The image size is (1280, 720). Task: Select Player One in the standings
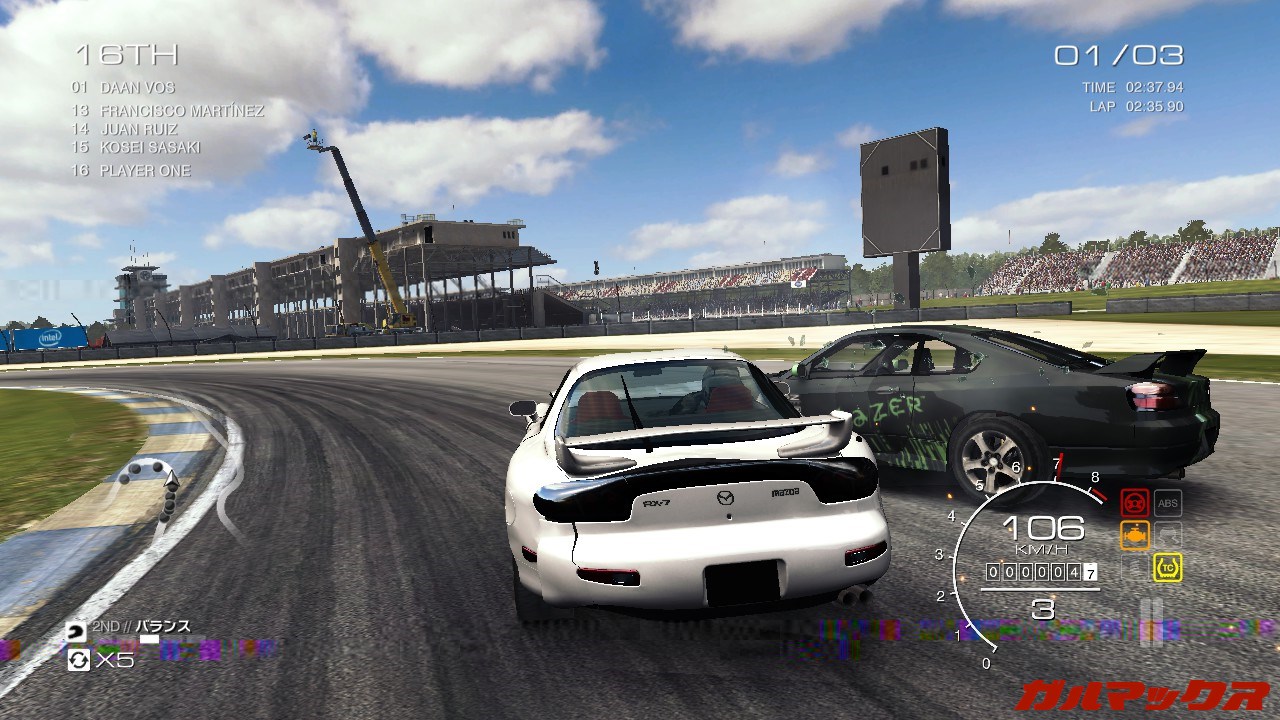click(145, 171)
